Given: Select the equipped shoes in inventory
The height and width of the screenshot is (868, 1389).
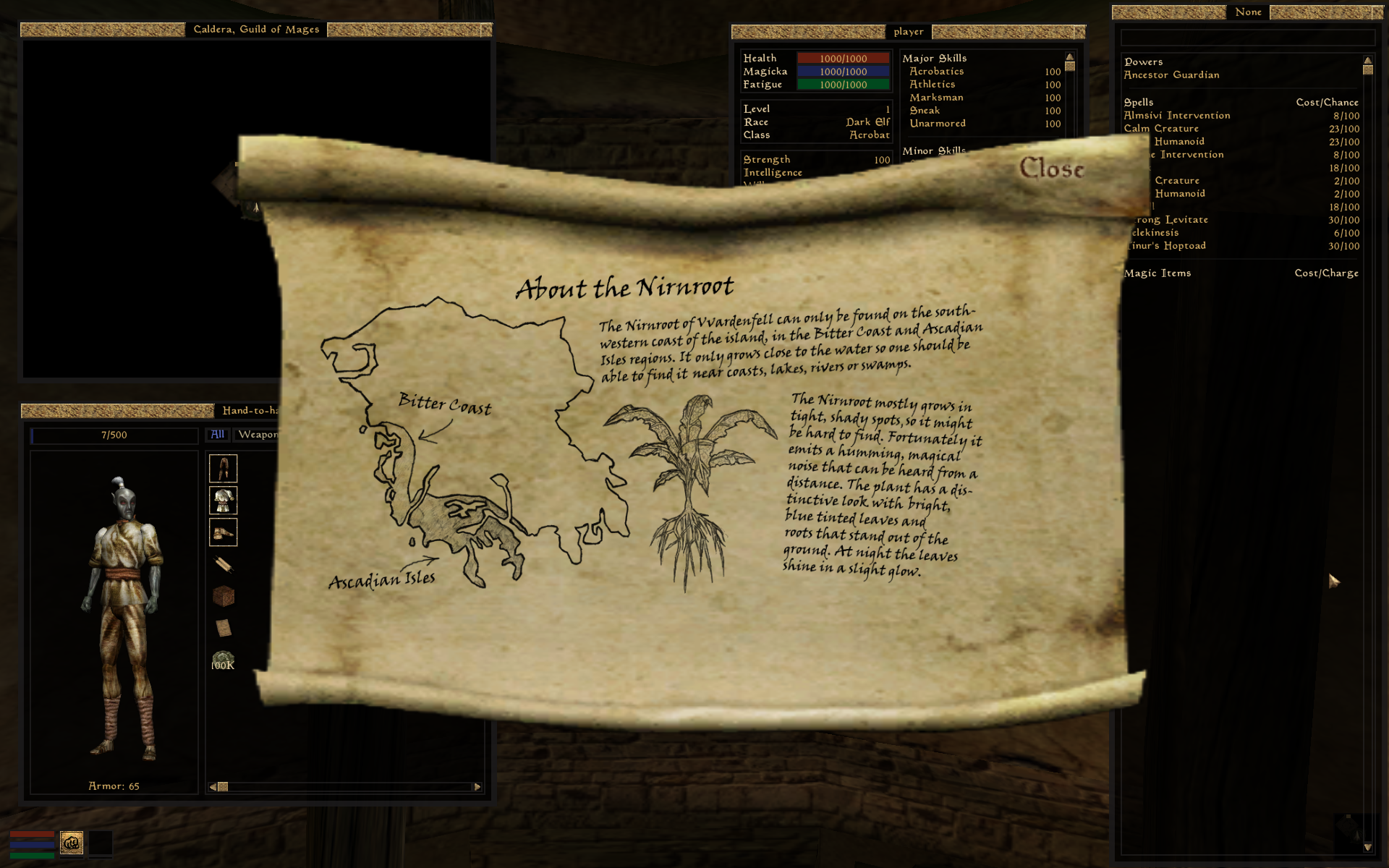Looking at the screenshot, I should [223, 533].
